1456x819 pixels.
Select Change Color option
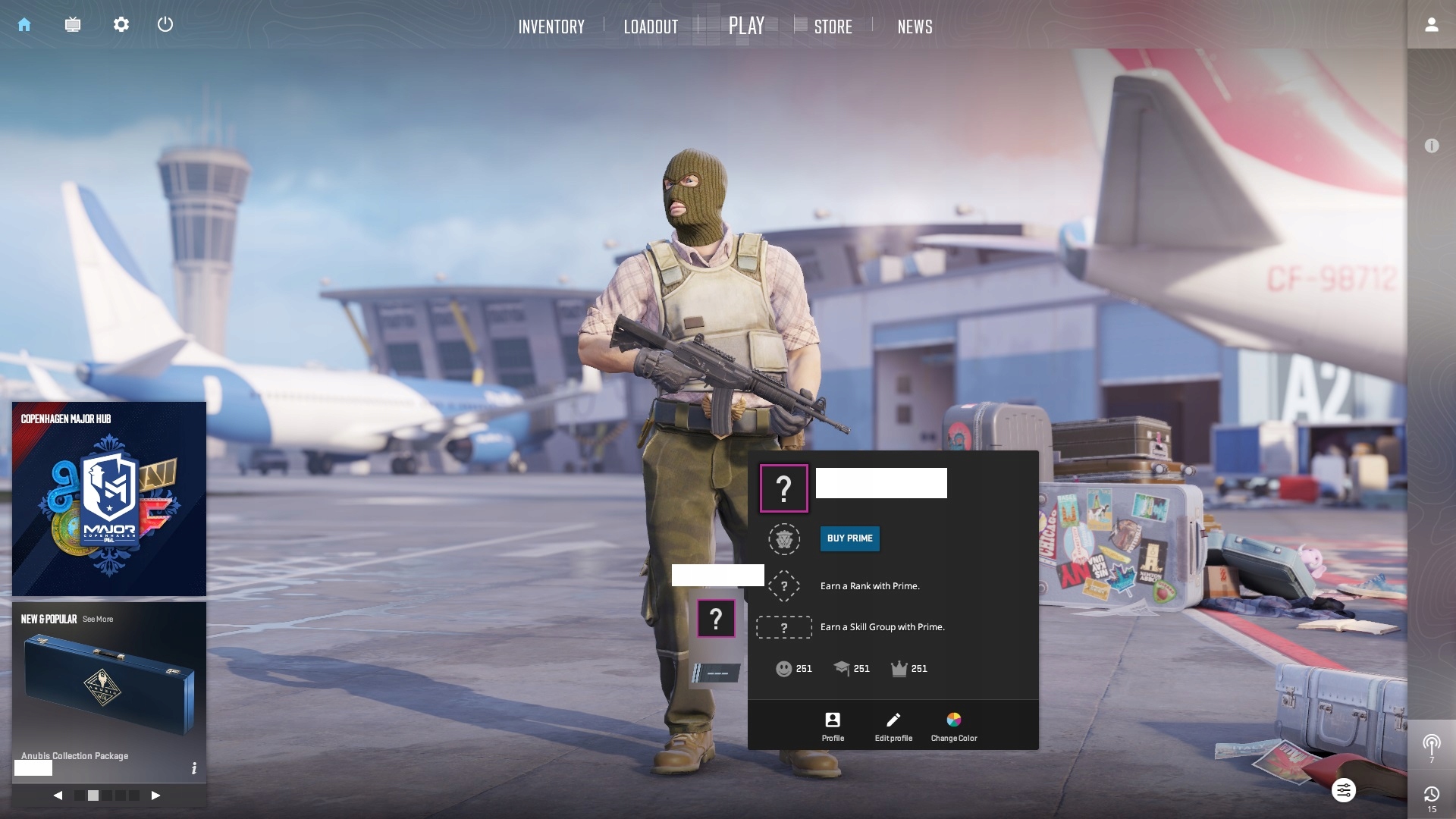tap(954, 726)
